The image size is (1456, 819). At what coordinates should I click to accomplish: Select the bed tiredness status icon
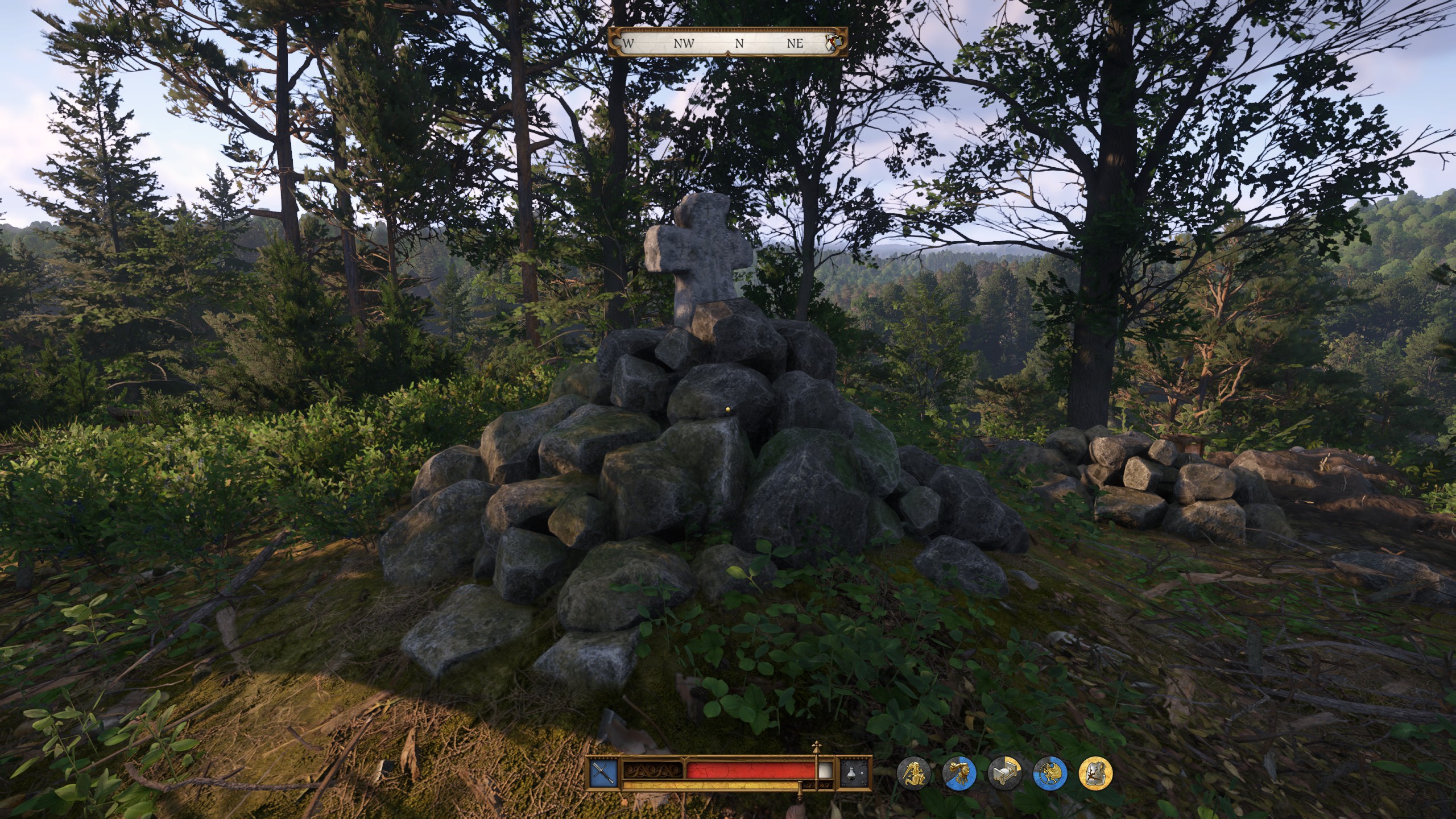click(1004, 773)
